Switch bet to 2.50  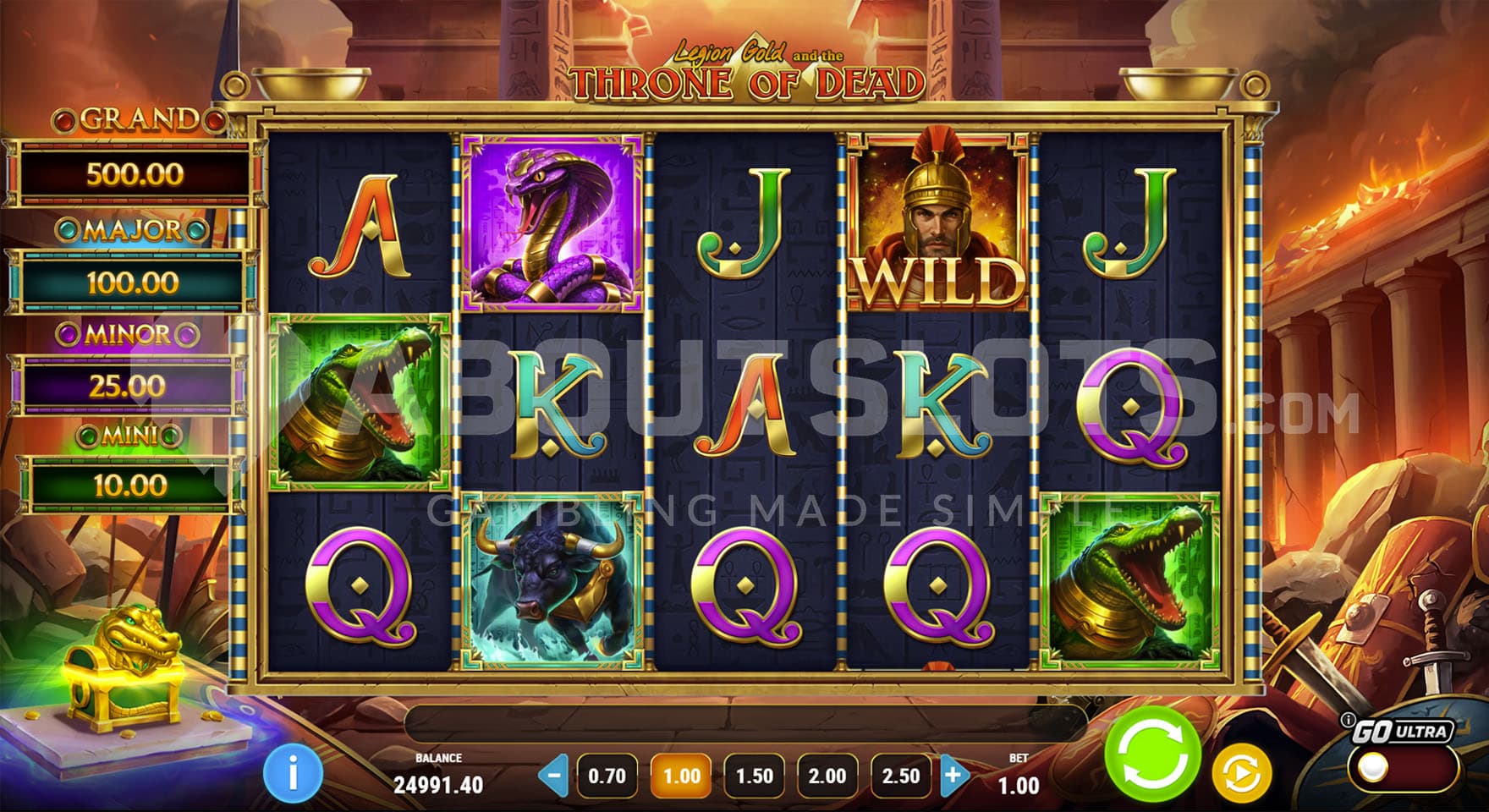click(x=900, y=776)
